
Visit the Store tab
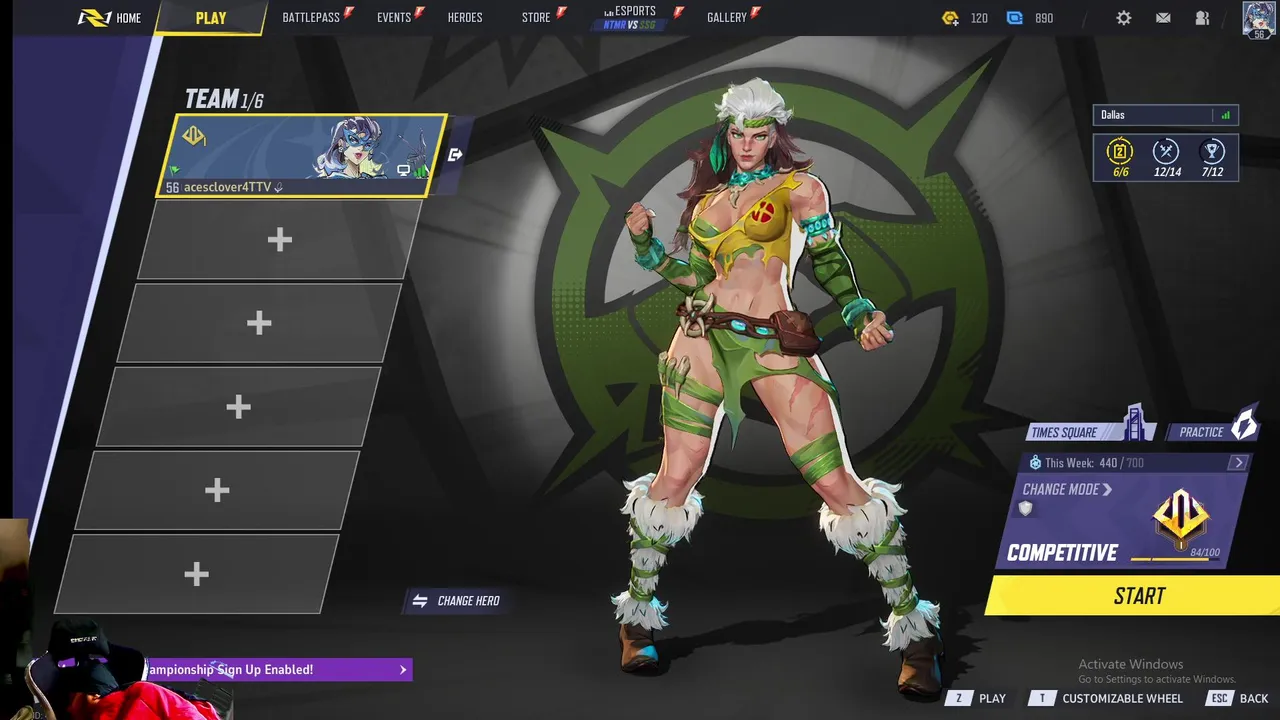coord(537,18)
